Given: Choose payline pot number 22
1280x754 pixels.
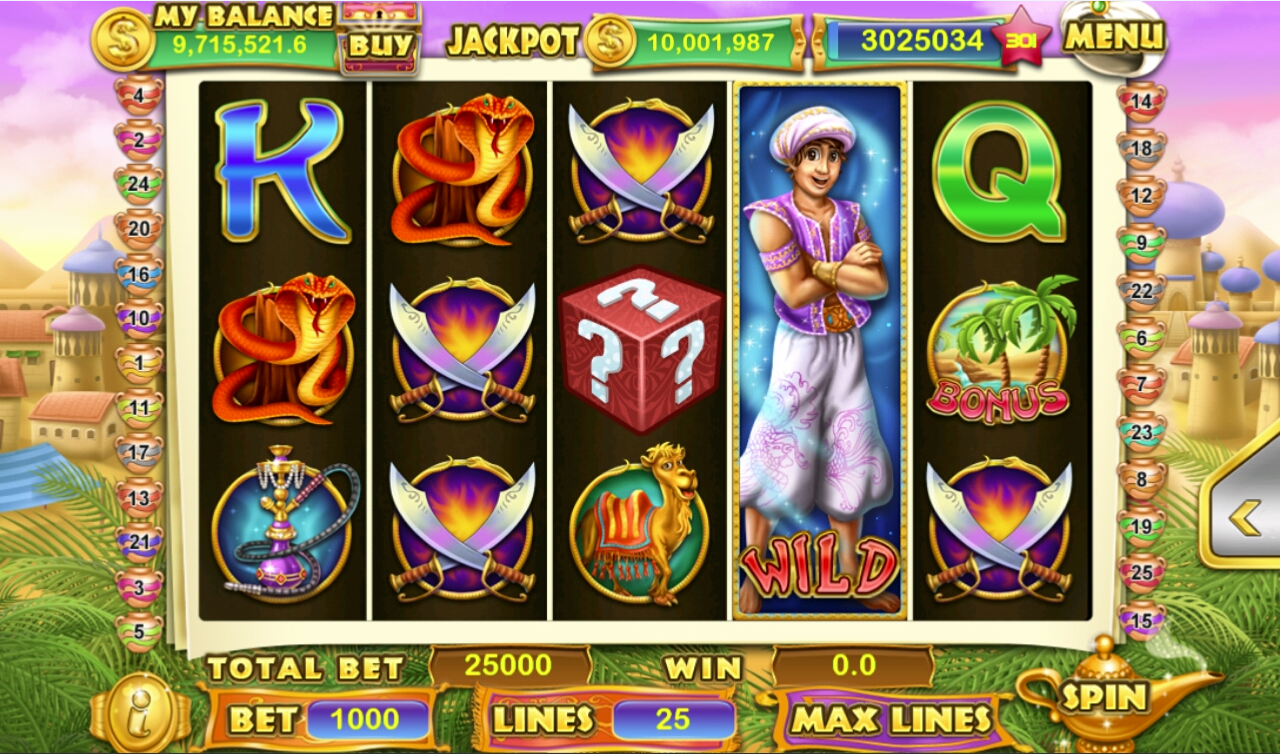Looking at the screenshot, I should click(x=1141, y=292).
